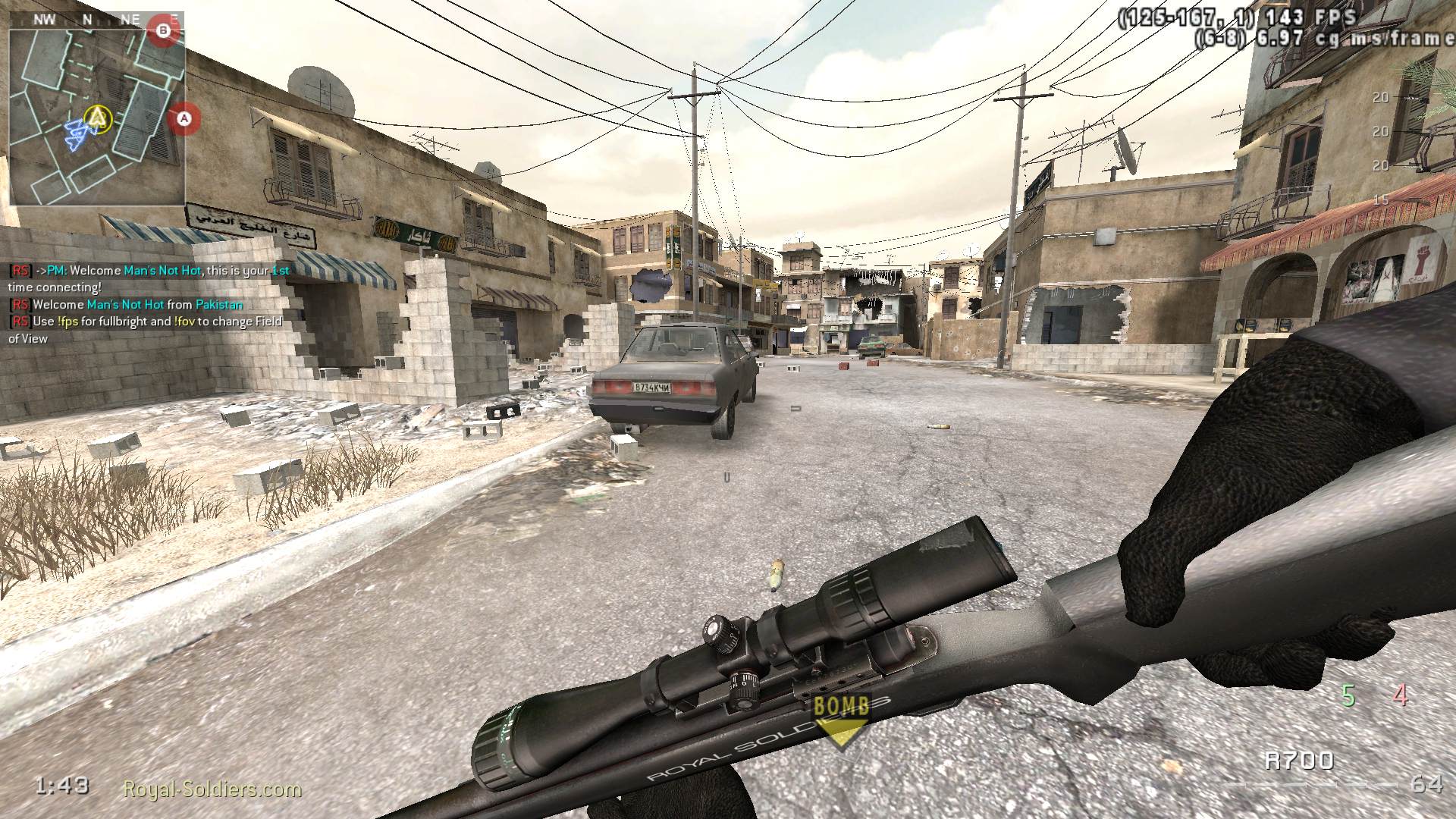This screenshot has height=819, width=1456.
Task: Select objective marker A on the minimap
Action: point(182,119)
